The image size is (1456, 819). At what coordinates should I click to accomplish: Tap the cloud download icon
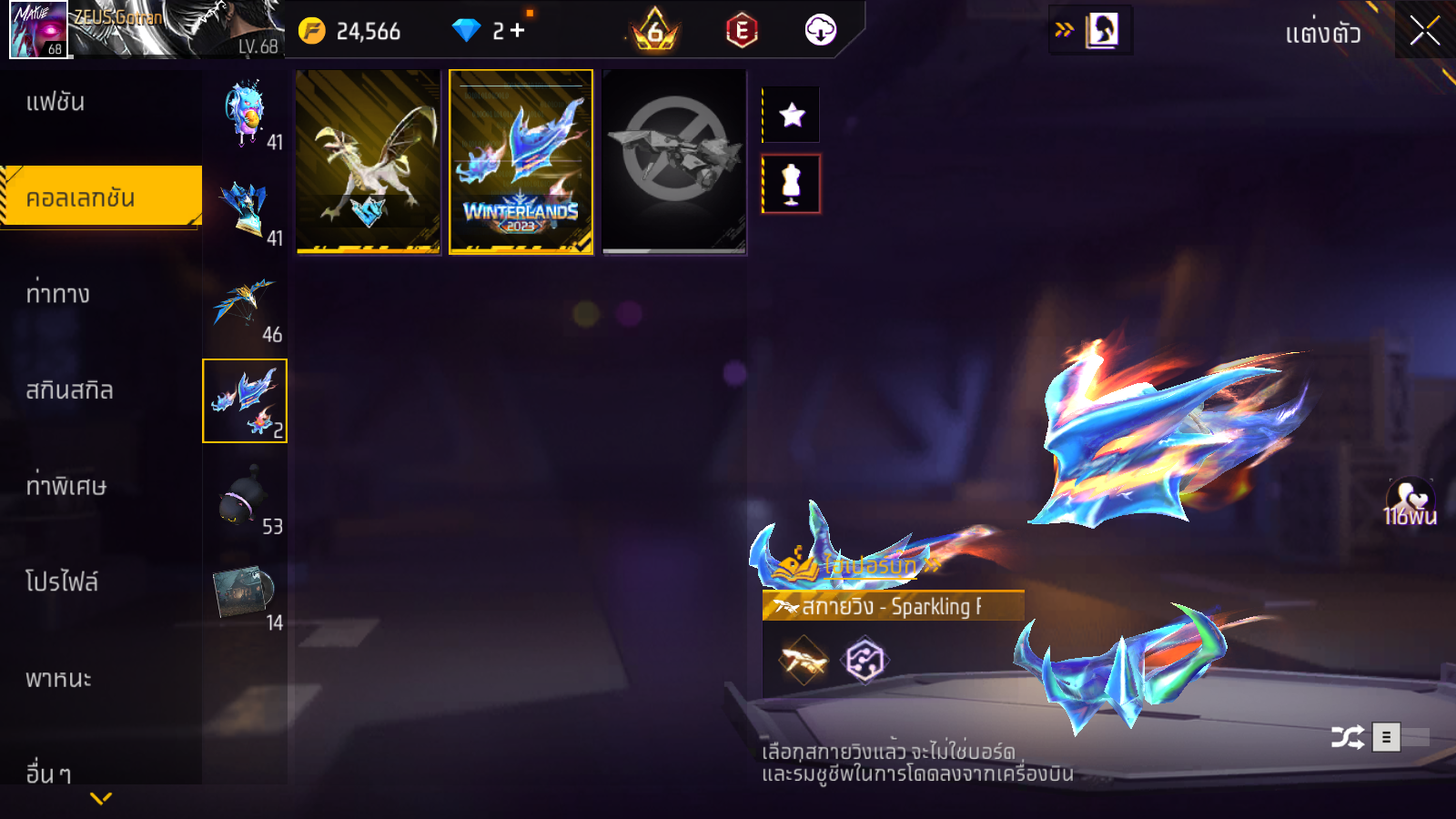[820, 31]
